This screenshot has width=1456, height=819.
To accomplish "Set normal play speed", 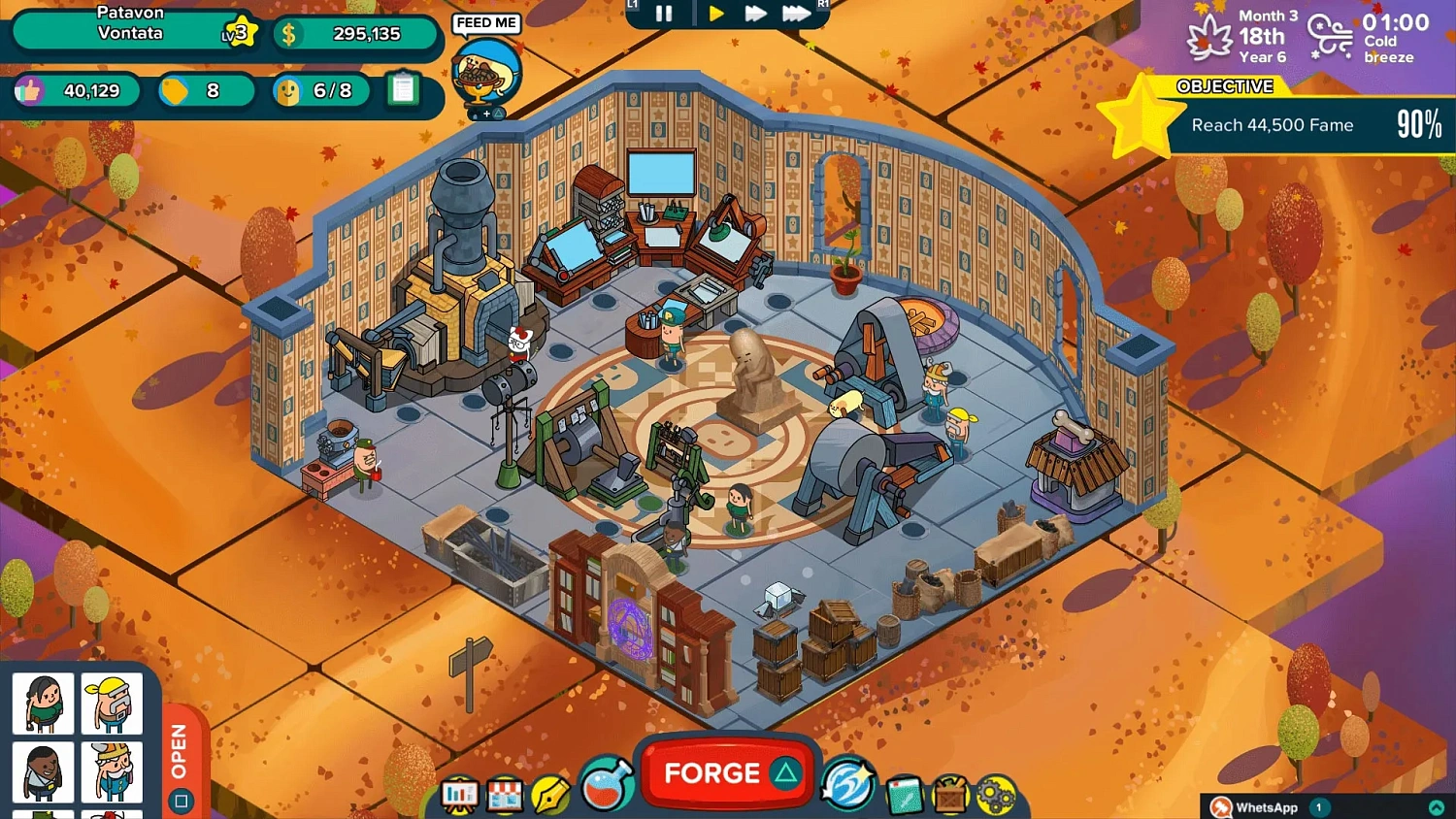I will click(717, 14).
